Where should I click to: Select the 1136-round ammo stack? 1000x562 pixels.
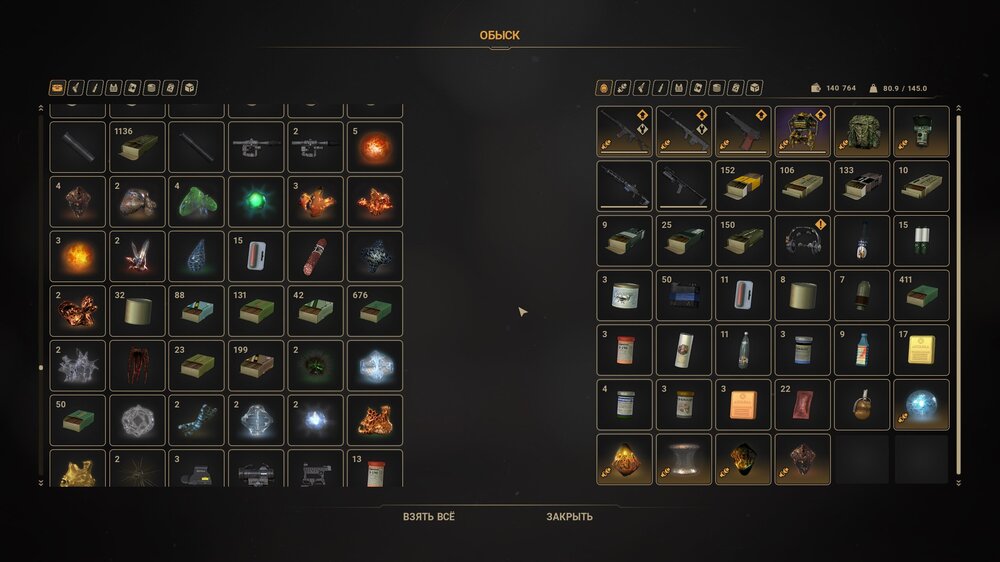135,147
